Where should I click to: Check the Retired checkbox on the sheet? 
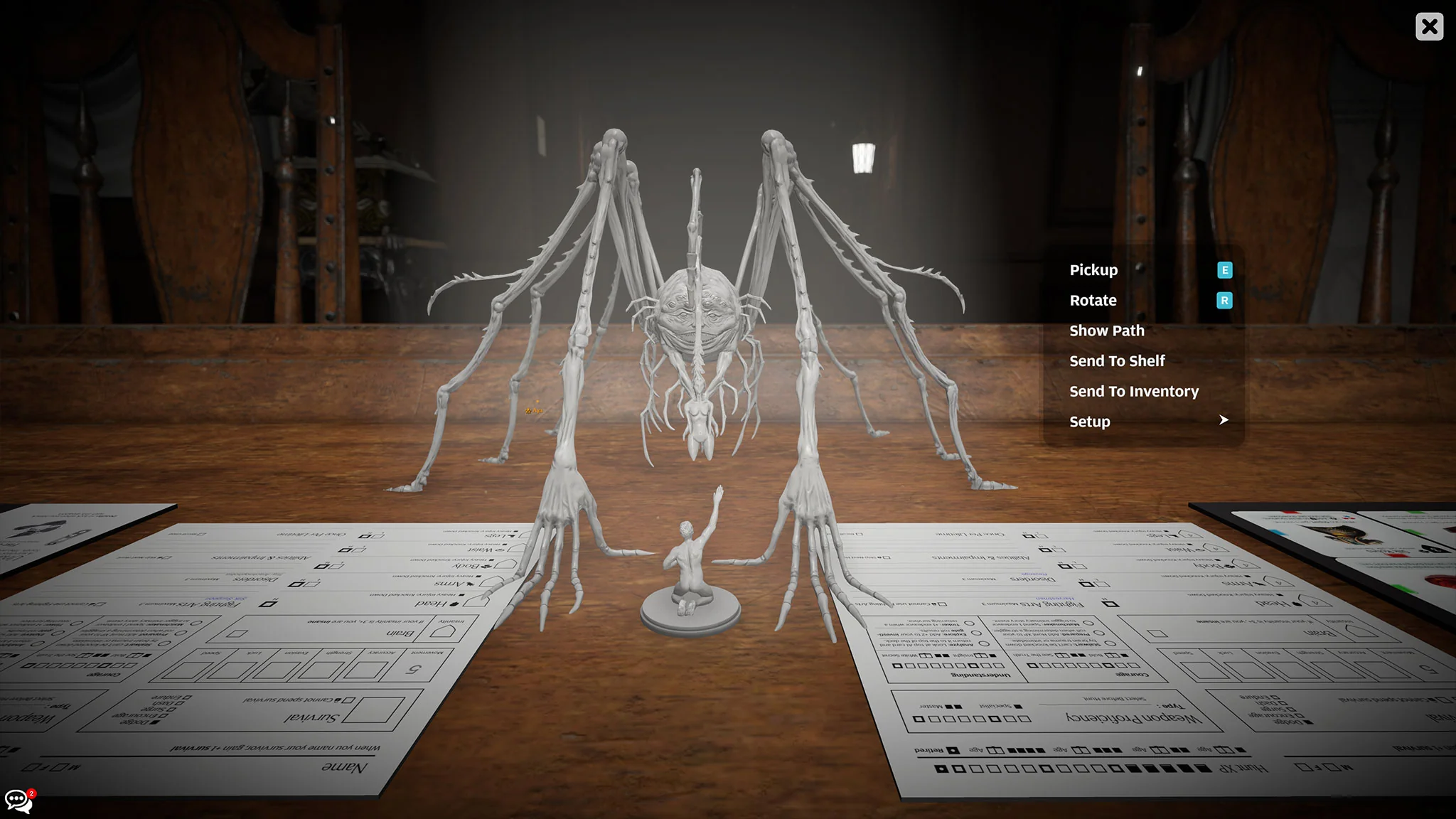(953, 750)
